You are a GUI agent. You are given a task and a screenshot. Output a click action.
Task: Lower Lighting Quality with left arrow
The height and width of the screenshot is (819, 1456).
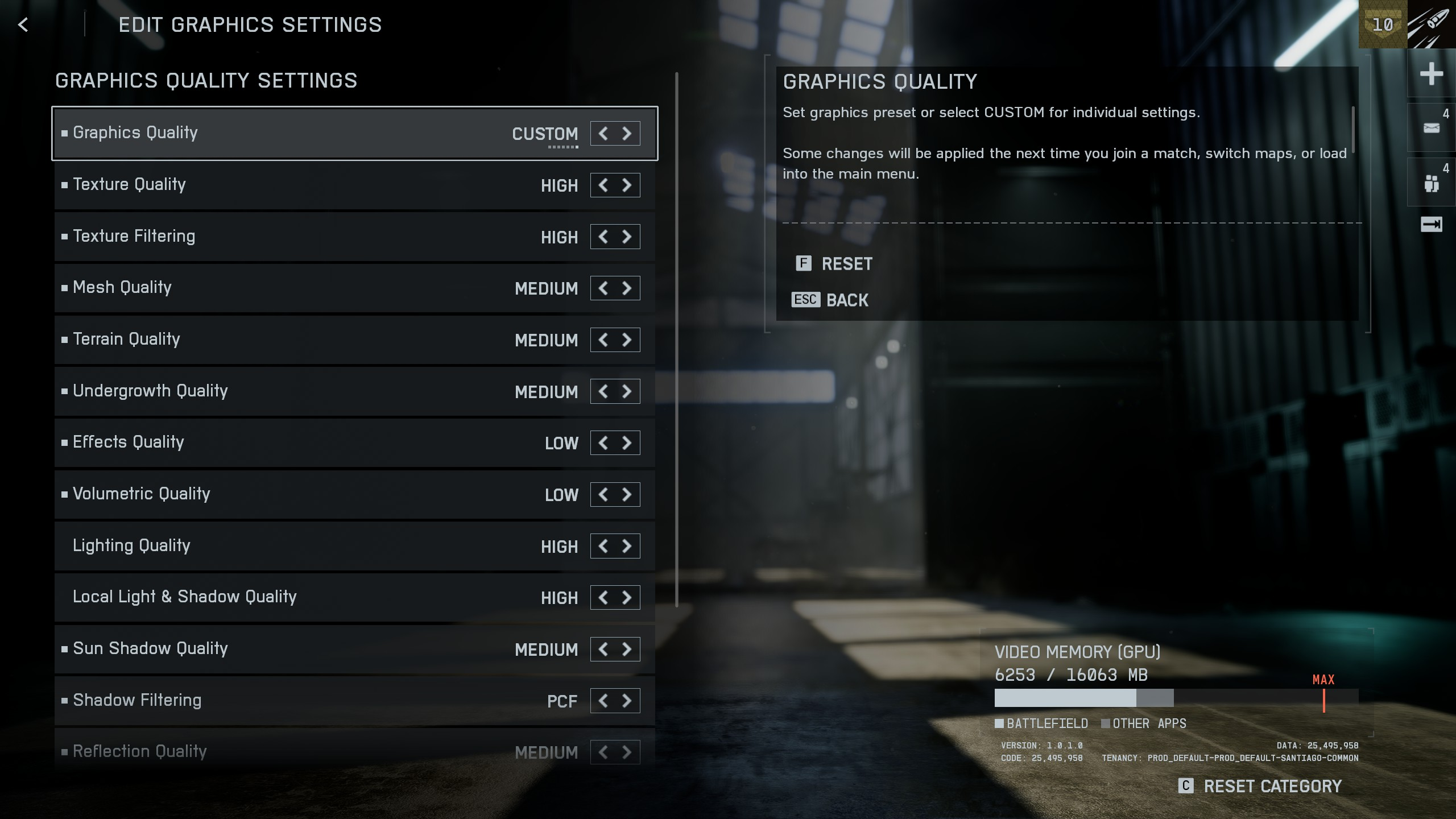pos(603,547)
